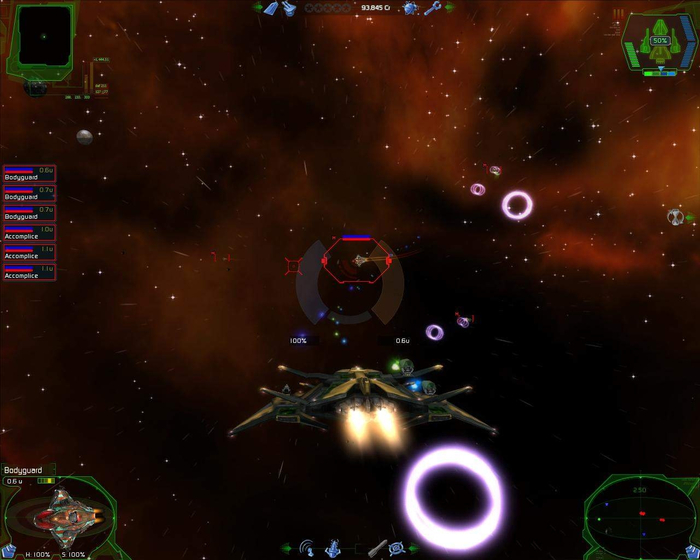This screenshot has width=700, height=560.
Task: Open the wrench settings icon
Action: click(432, 8)
